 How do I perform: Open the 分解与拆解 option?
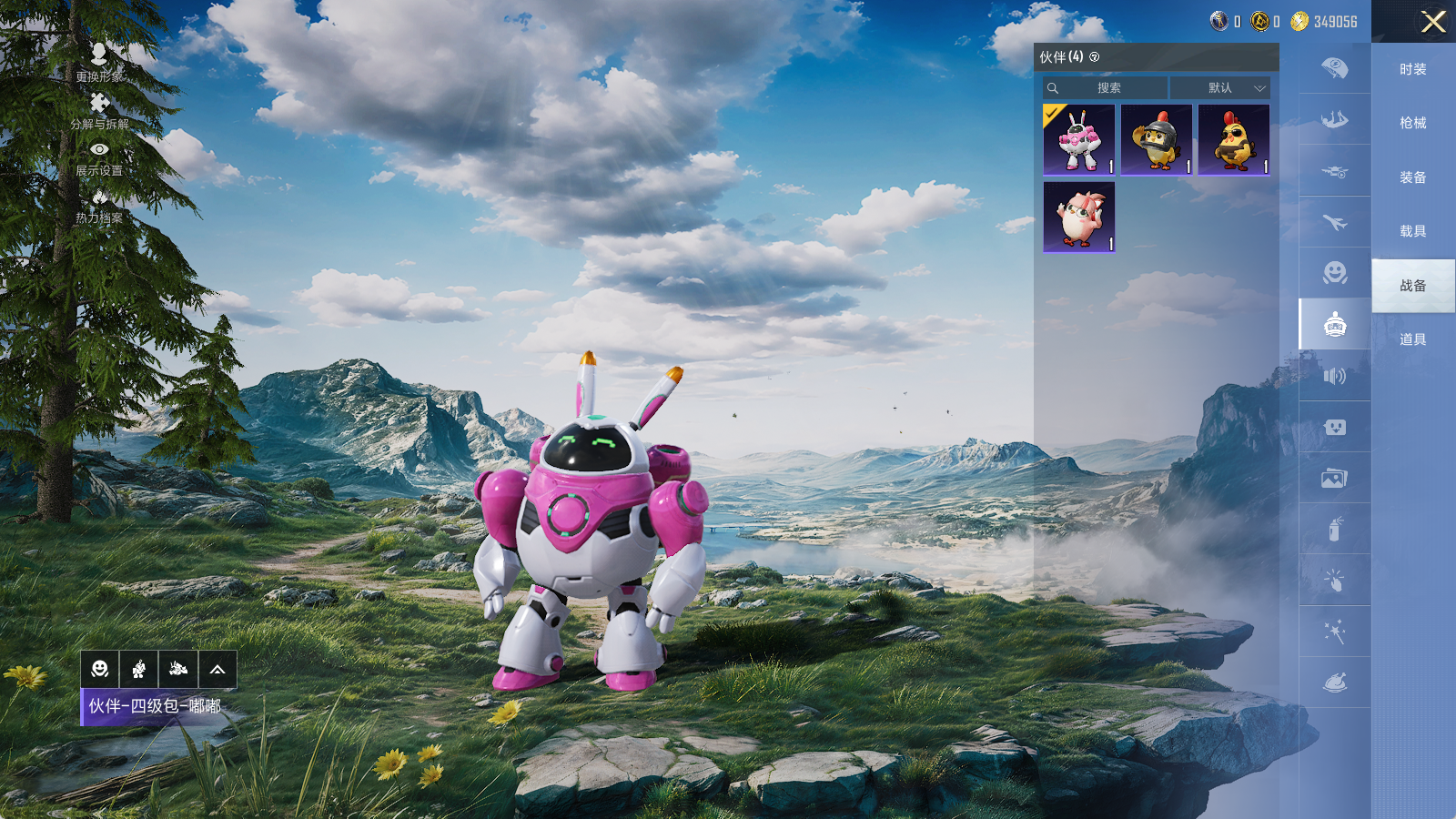click(x=99, y=110)
